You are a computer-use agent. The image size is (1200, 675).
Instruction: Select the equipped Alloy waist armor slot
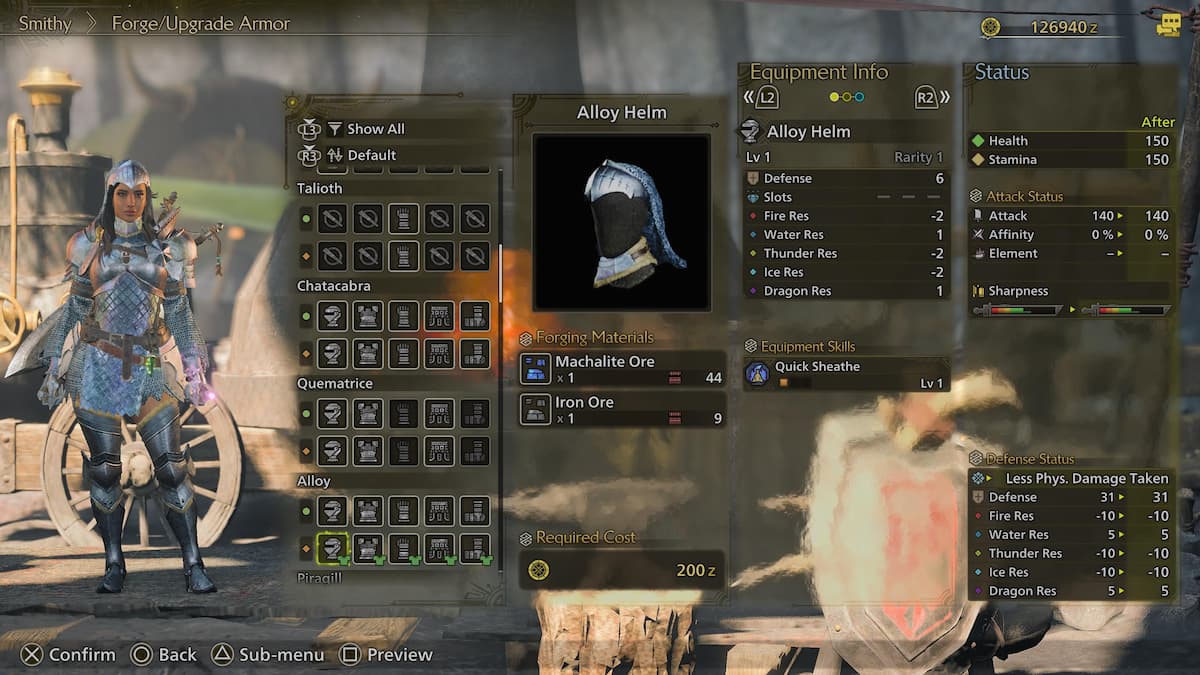[439, 548]
